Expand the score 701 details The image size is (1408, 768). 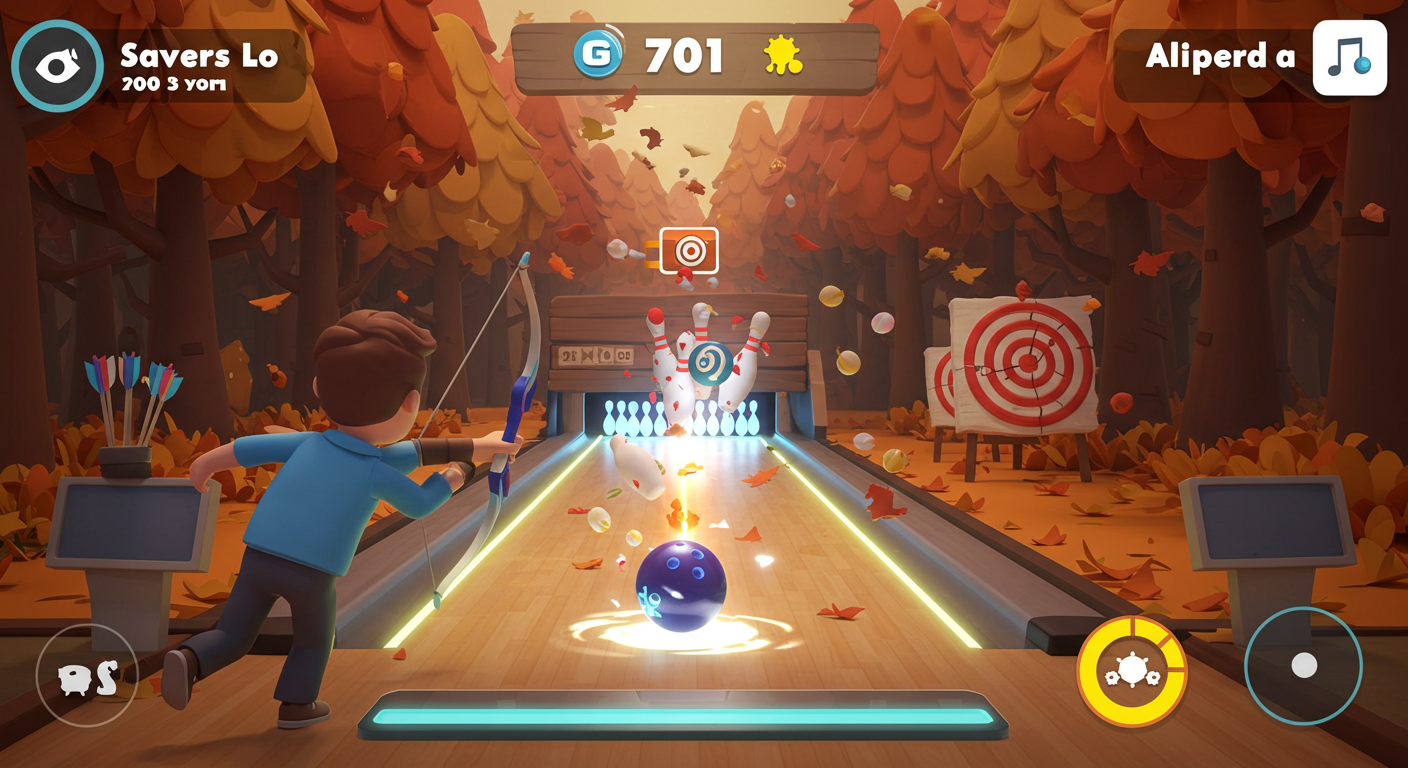point(682,57)
